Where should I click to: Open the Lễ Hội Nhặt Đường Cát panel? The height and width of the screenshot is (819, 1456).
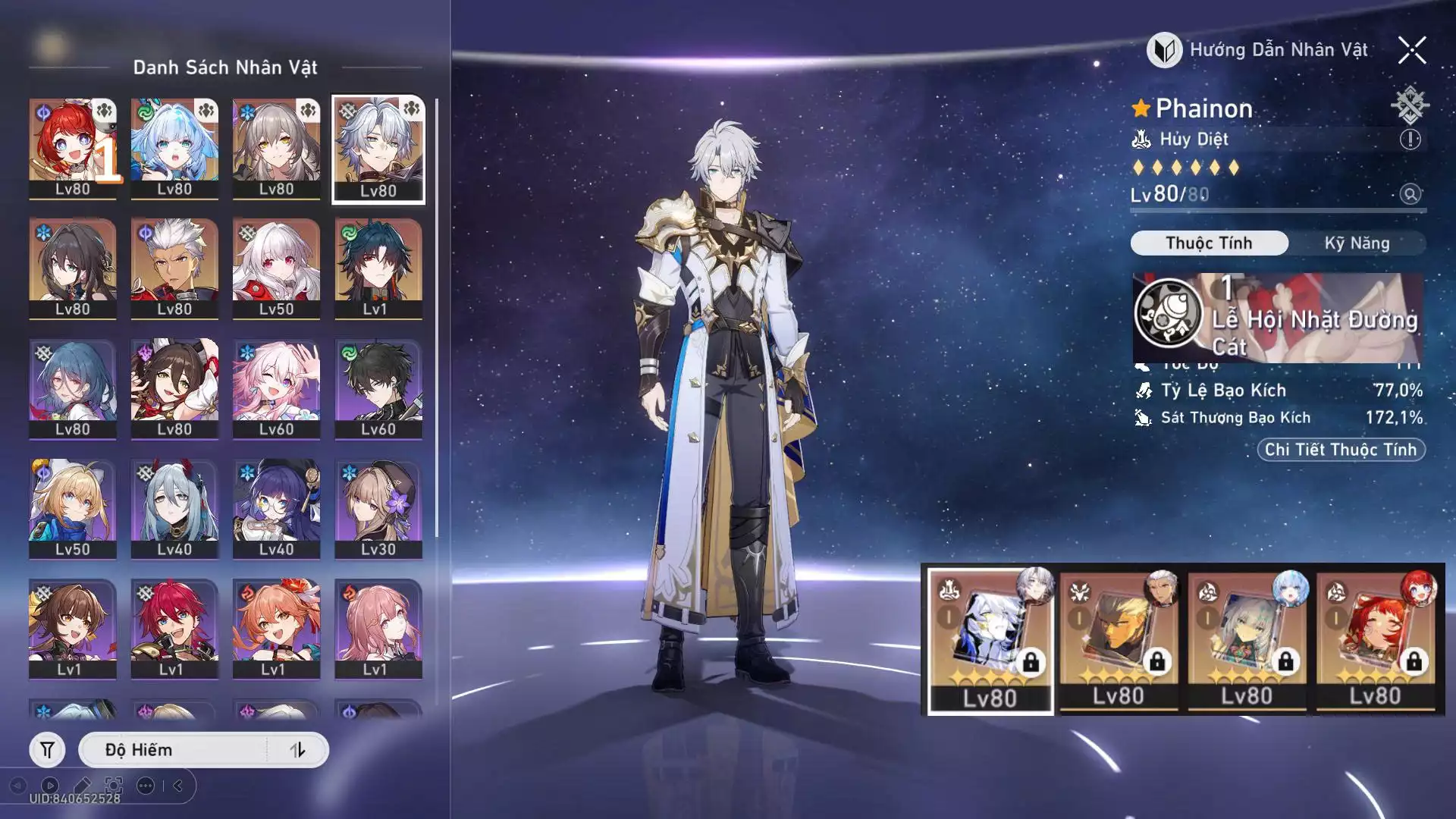tap(1277, 318)
